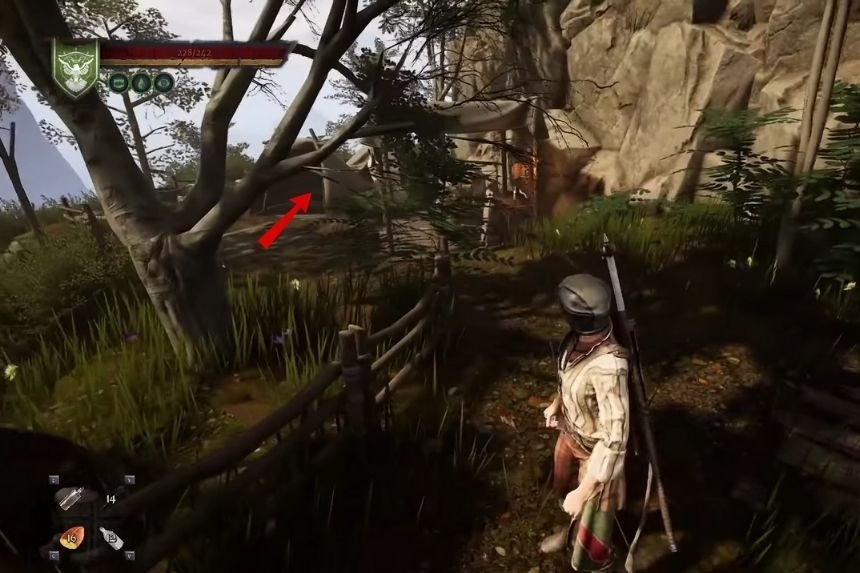Select the grey vial quick slot
This screenshot has height=573, width=860.
tap(69, 497)
